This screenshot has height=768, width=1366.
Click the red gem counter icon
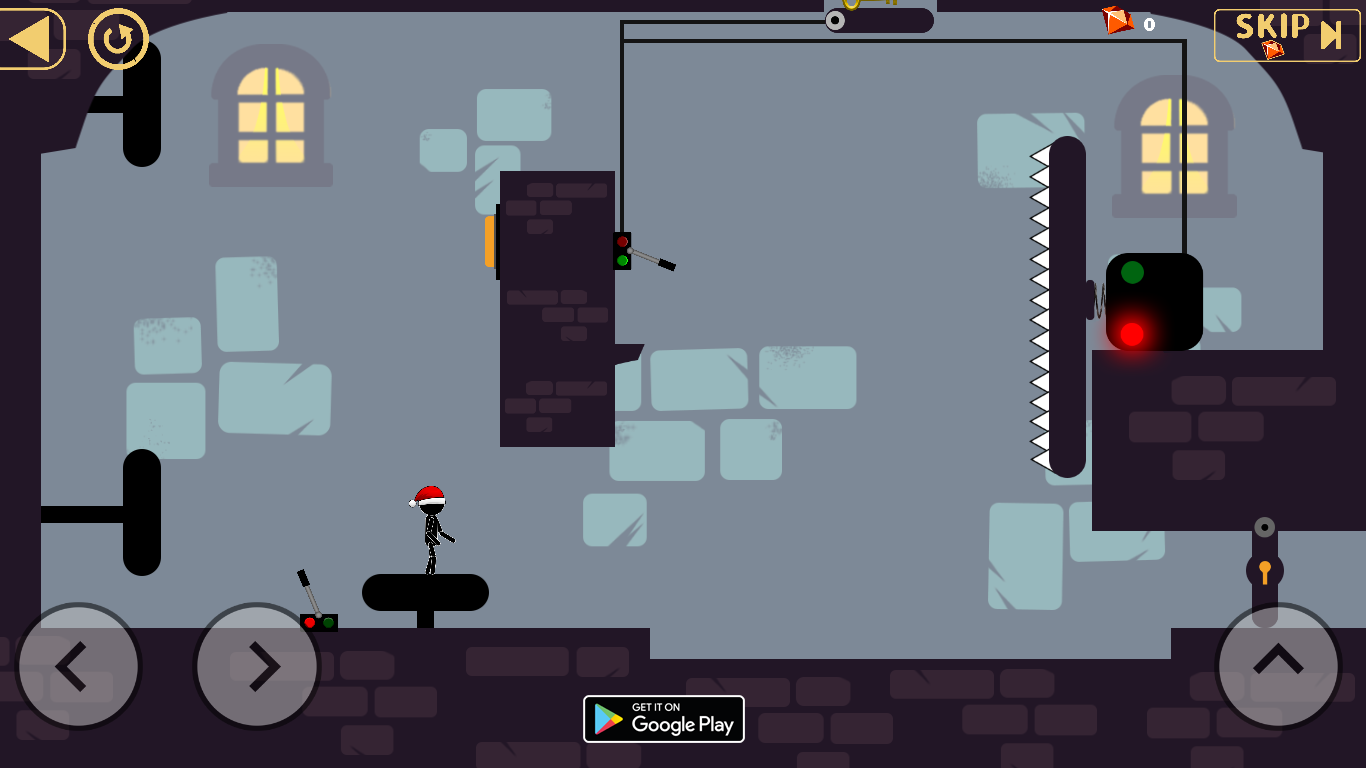[1117, 20]
